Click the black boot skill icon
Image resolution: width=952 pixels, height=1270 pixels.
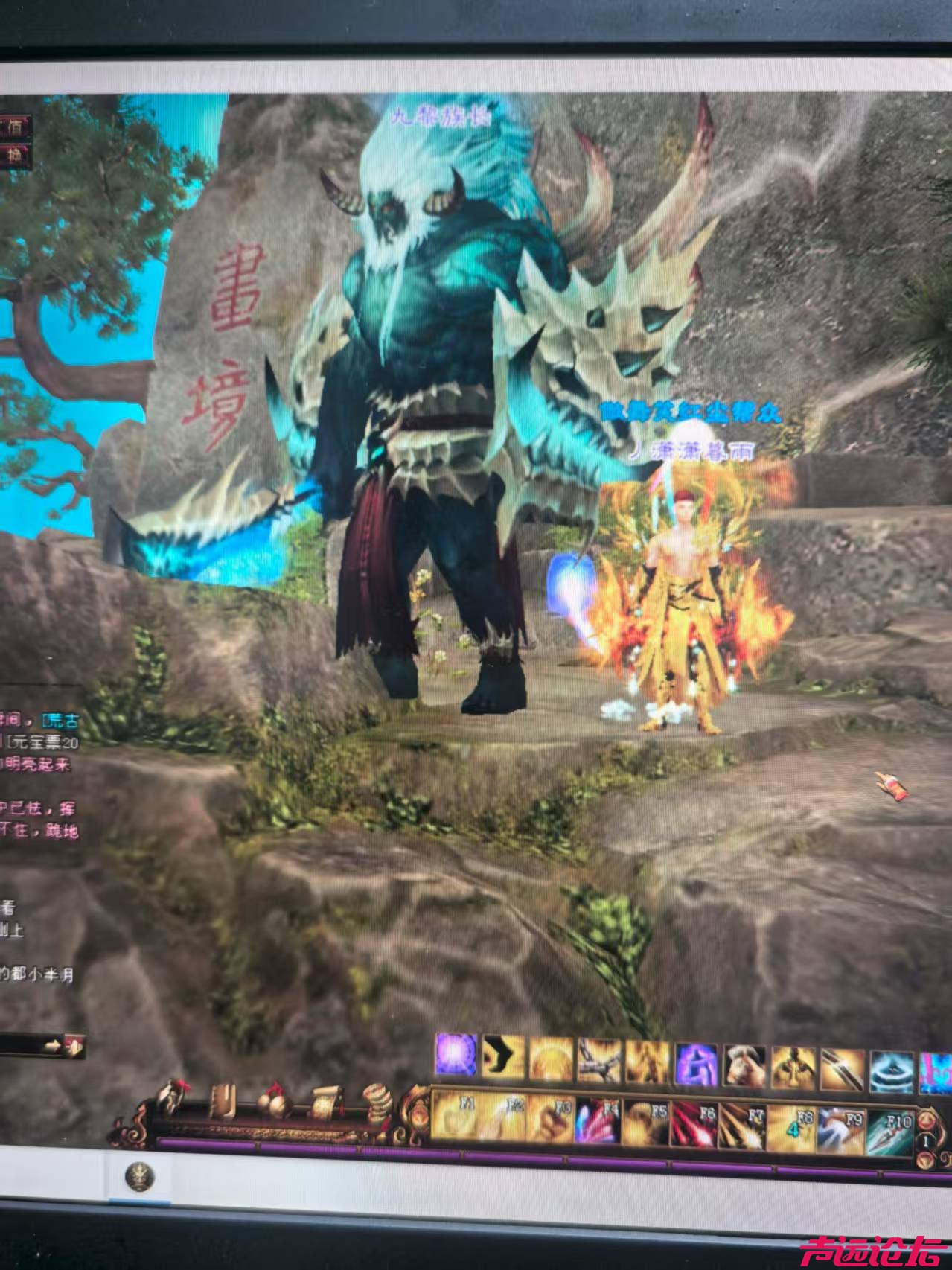pos(503,1056)
